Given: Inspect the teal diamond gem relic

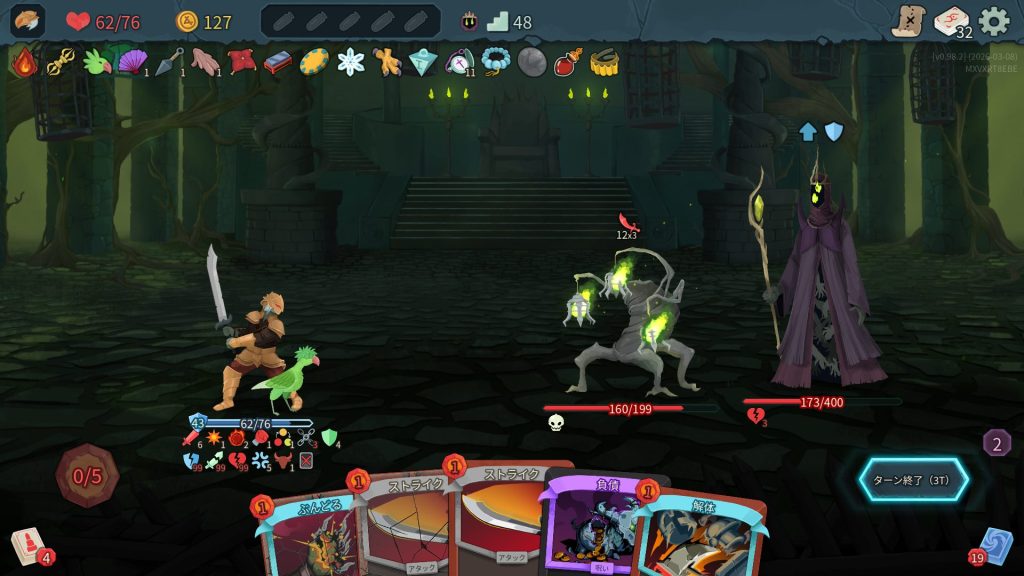Looking at the screenshot, I should point(423,62).
